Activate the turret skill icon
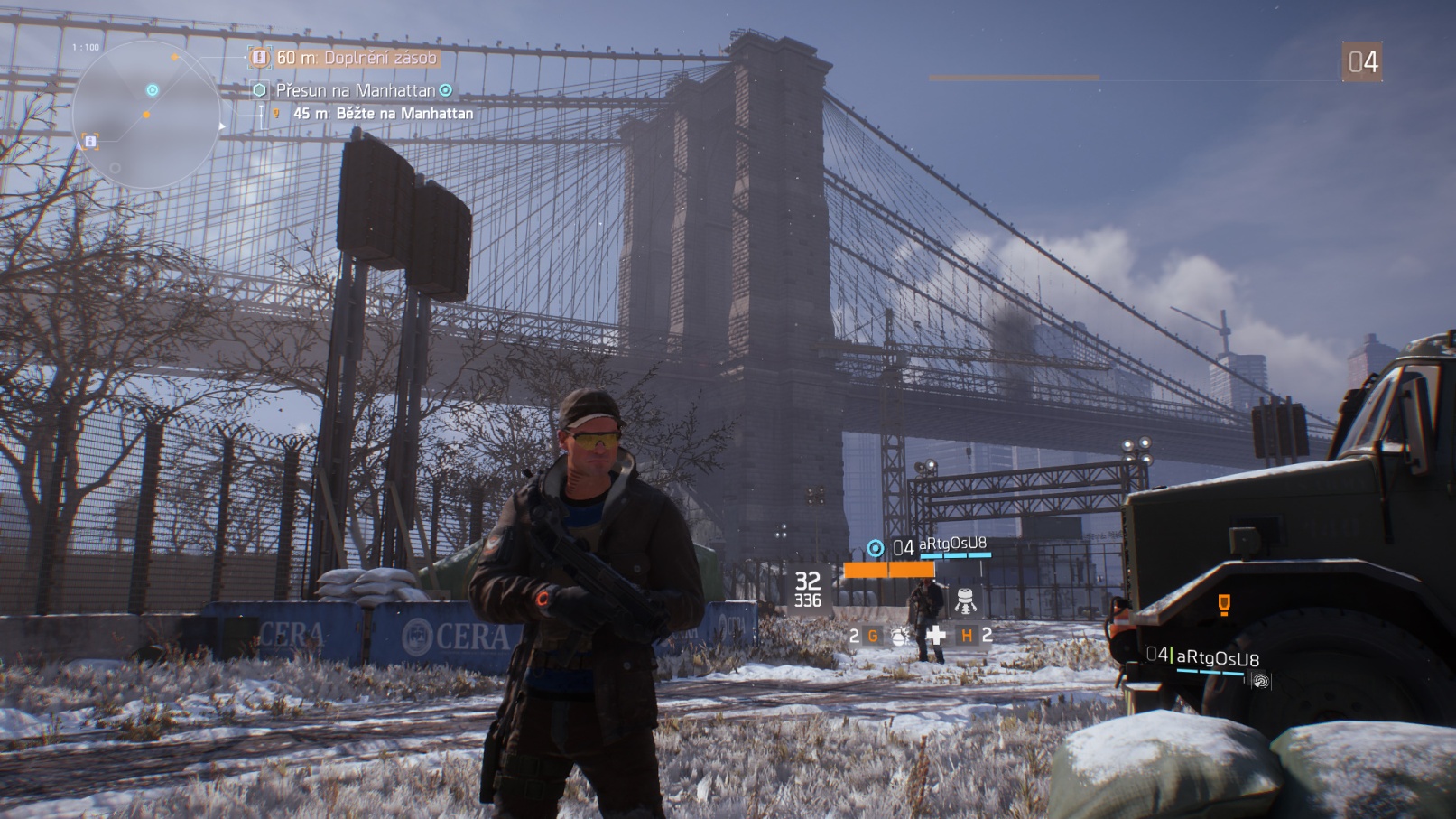Screen dimensions: 1456x819 pyautogui.click(x=965, y=599)
